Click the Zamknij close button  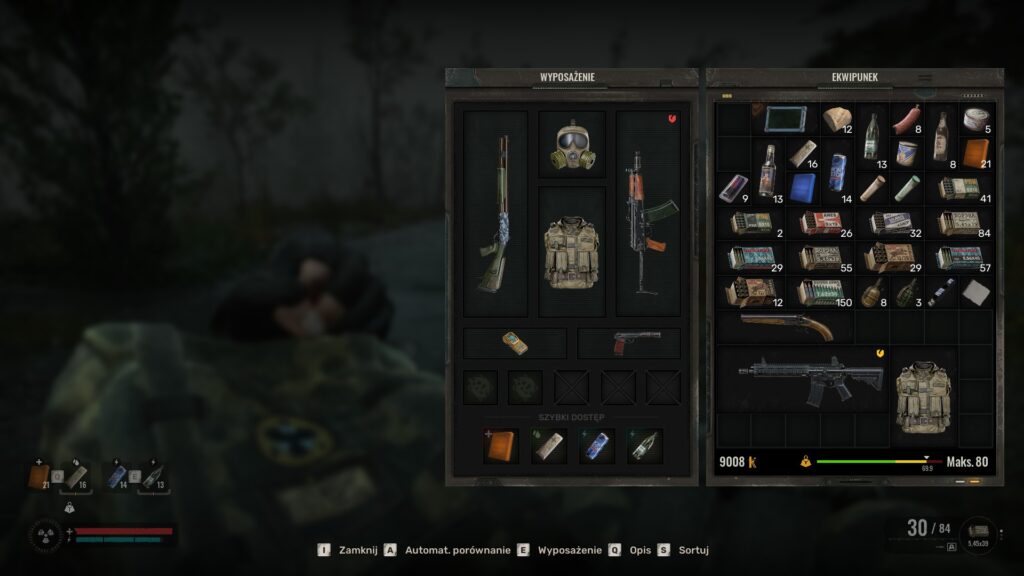pos(345,550)
